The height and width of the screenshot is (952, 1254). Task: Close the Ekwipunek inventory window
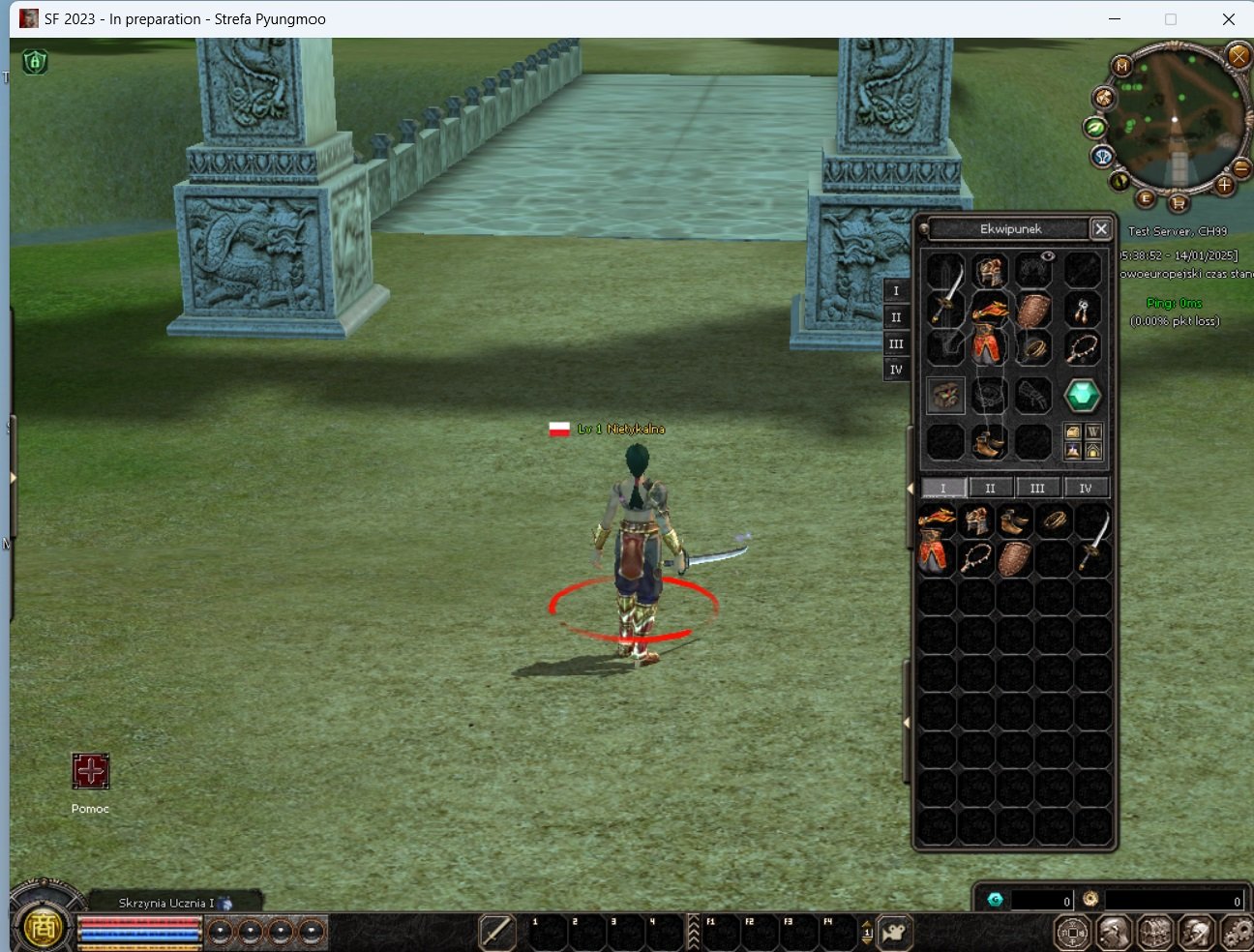coord(1100,229)
